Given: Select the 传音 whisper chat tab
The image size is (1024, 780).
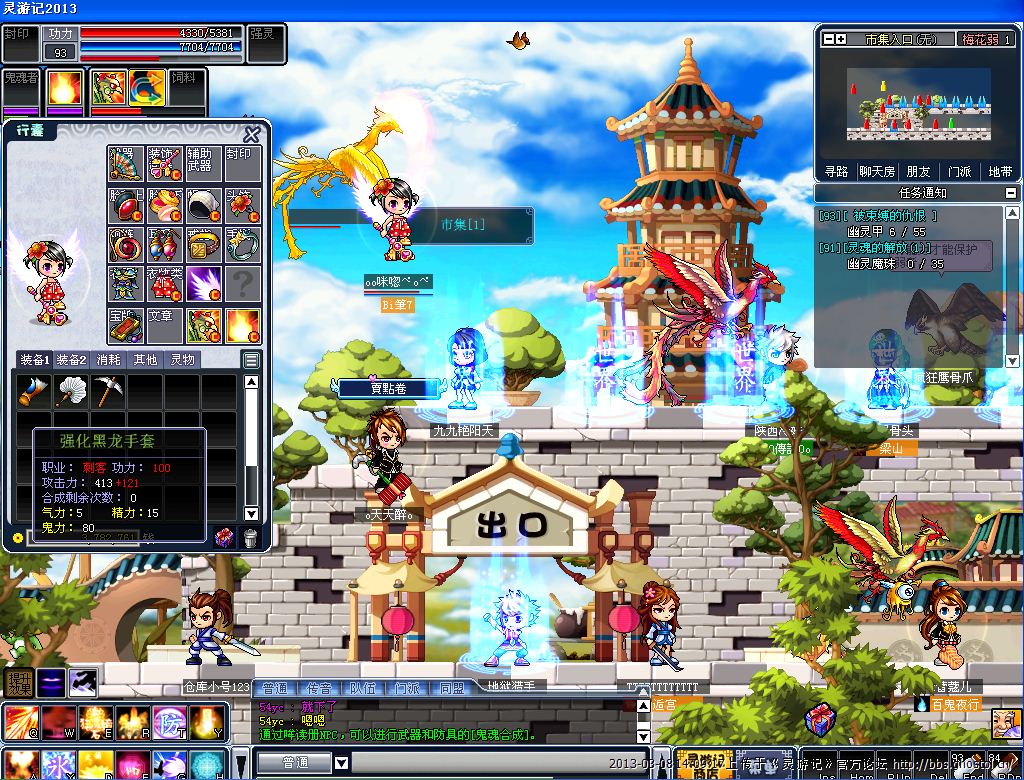Looking at the screenshot, I should (x=319, y=688).
